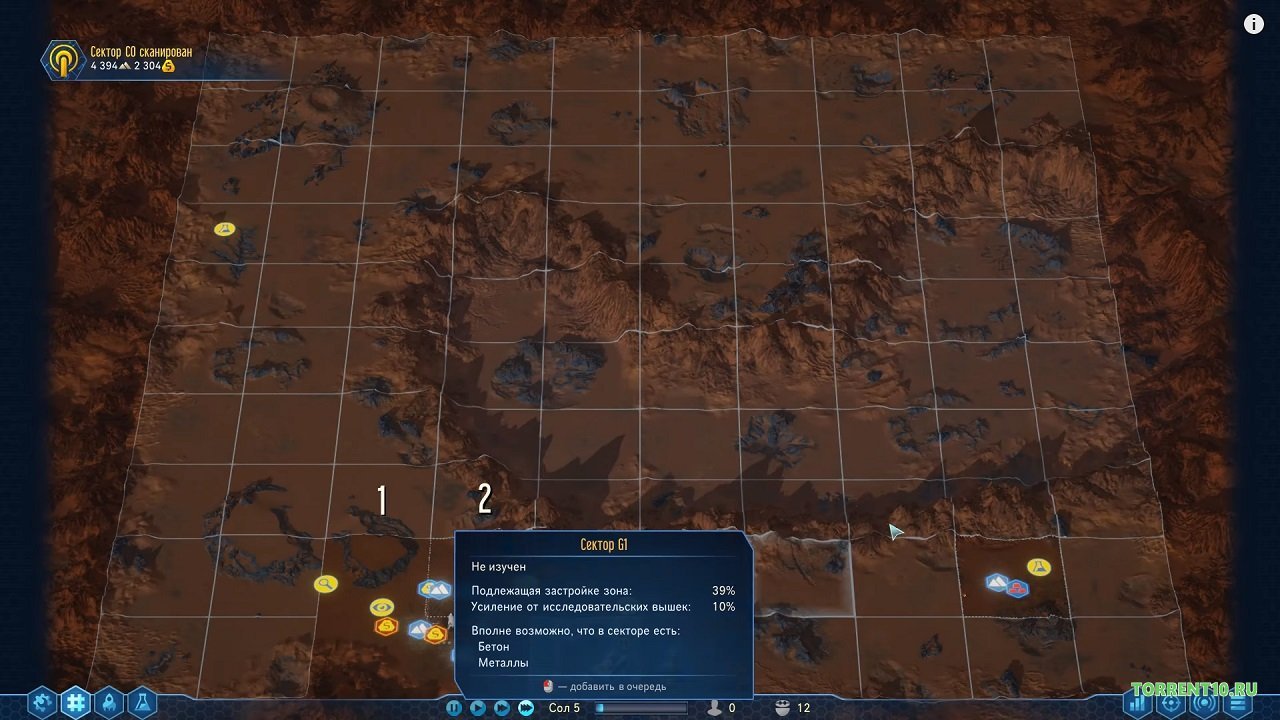Select the crosshair objectives icon
The width and height of the screenshot is (1280, 720).
point(1171,705)
